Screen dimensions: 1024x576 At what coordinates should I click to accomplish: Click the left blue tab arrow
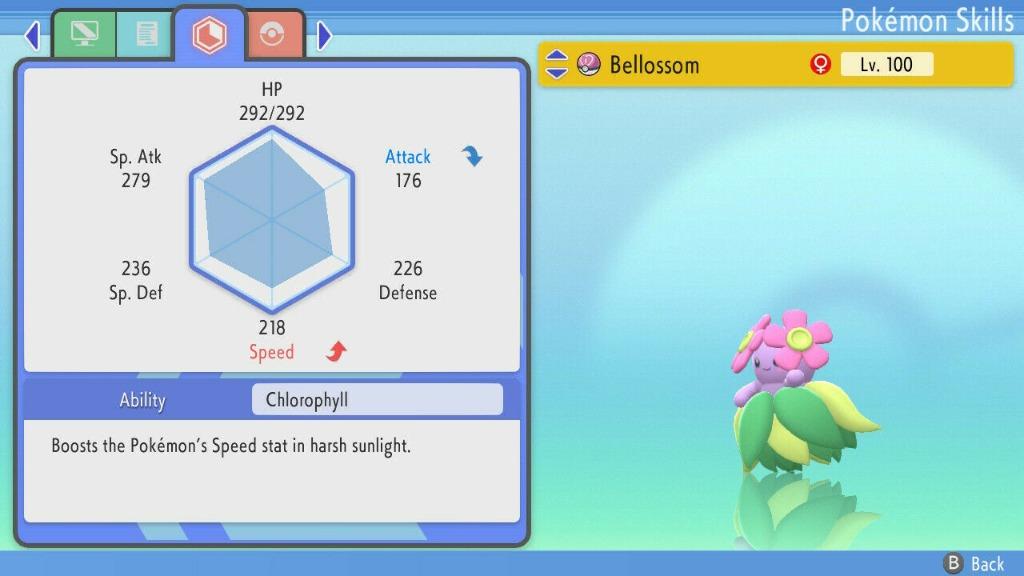pos(32,36)
